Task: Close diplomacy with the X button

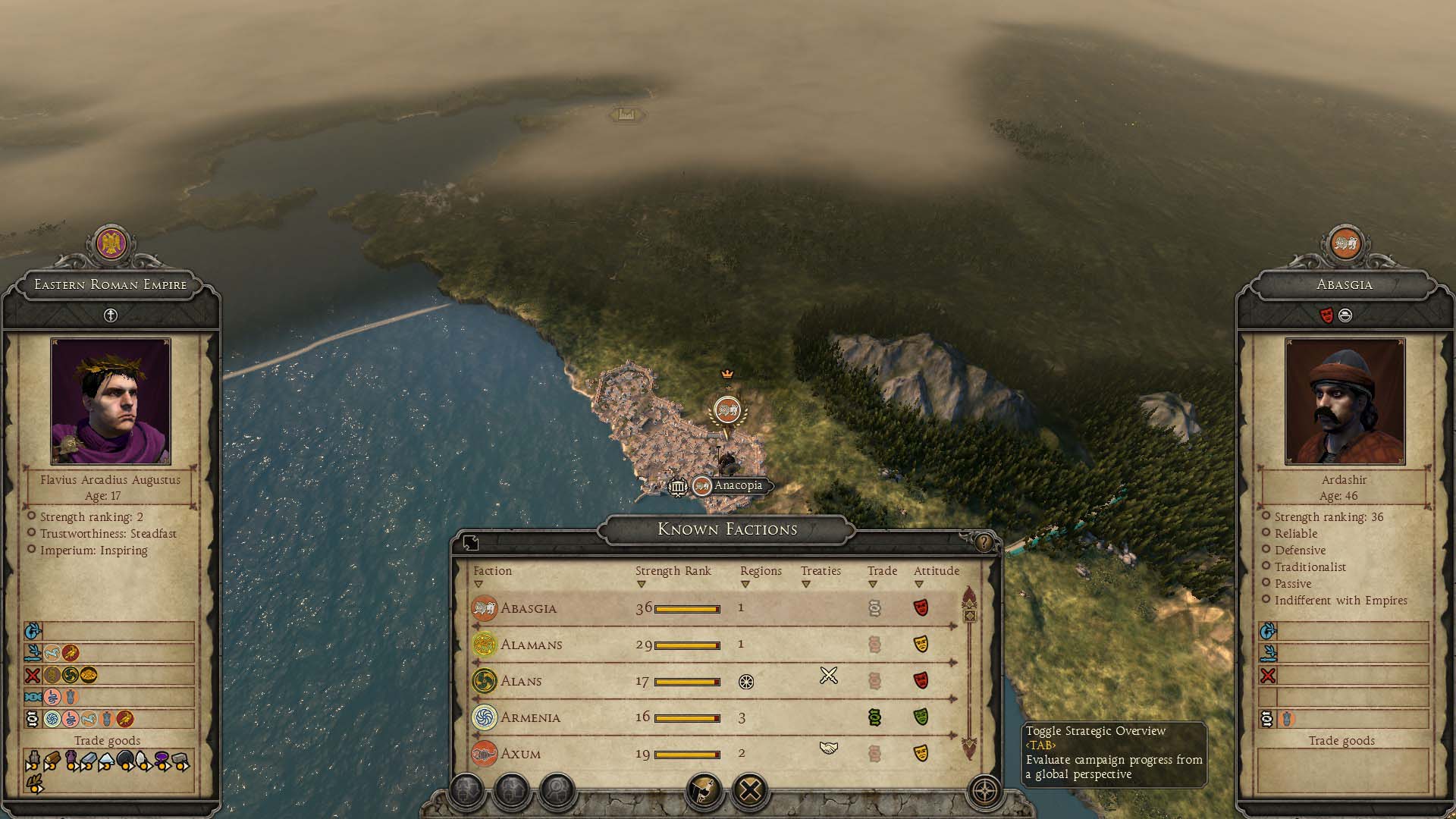Action: pyautogui.click(x=749, y=791)
